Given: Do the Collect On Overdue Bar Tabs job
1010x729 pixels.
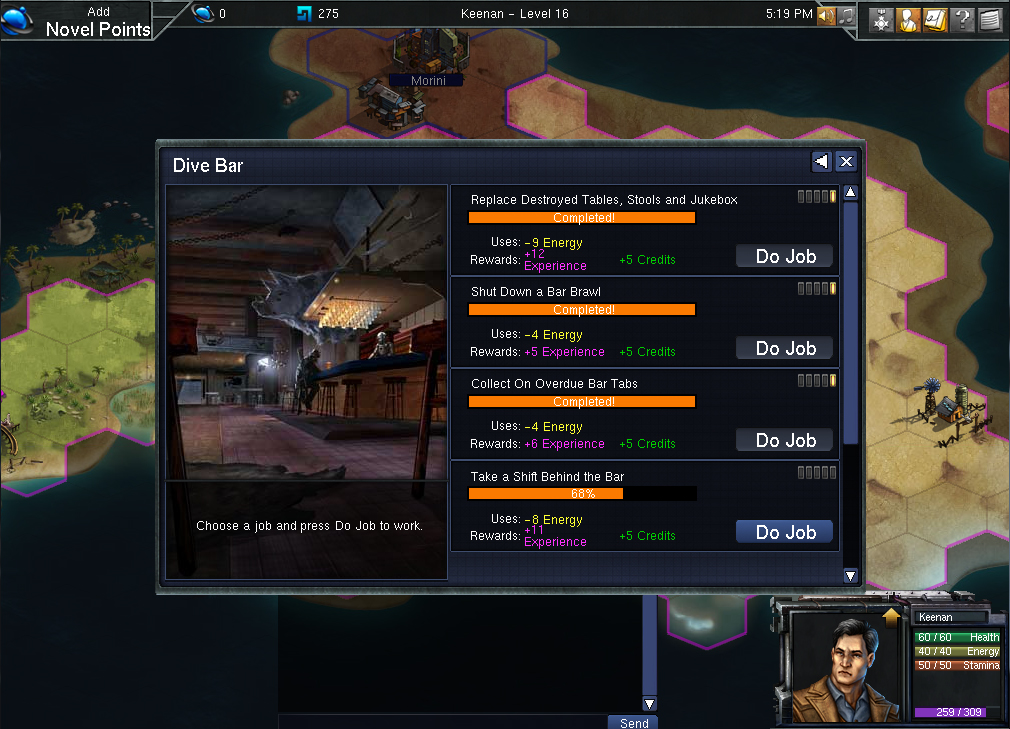Looking at the screenshot, I should tap(785, 440).
